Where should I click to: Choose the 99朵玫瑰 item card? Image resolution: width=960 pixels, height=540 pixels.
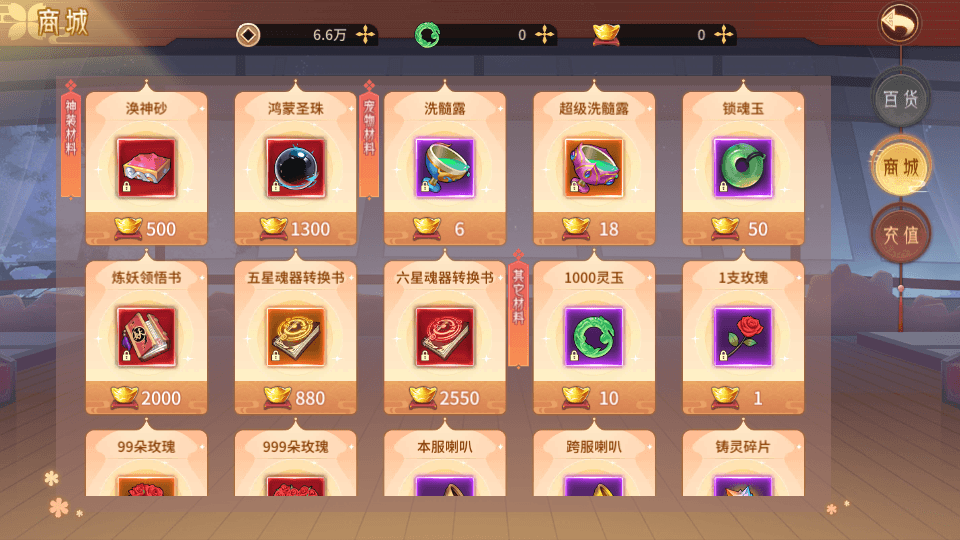(x=146, y=465)
